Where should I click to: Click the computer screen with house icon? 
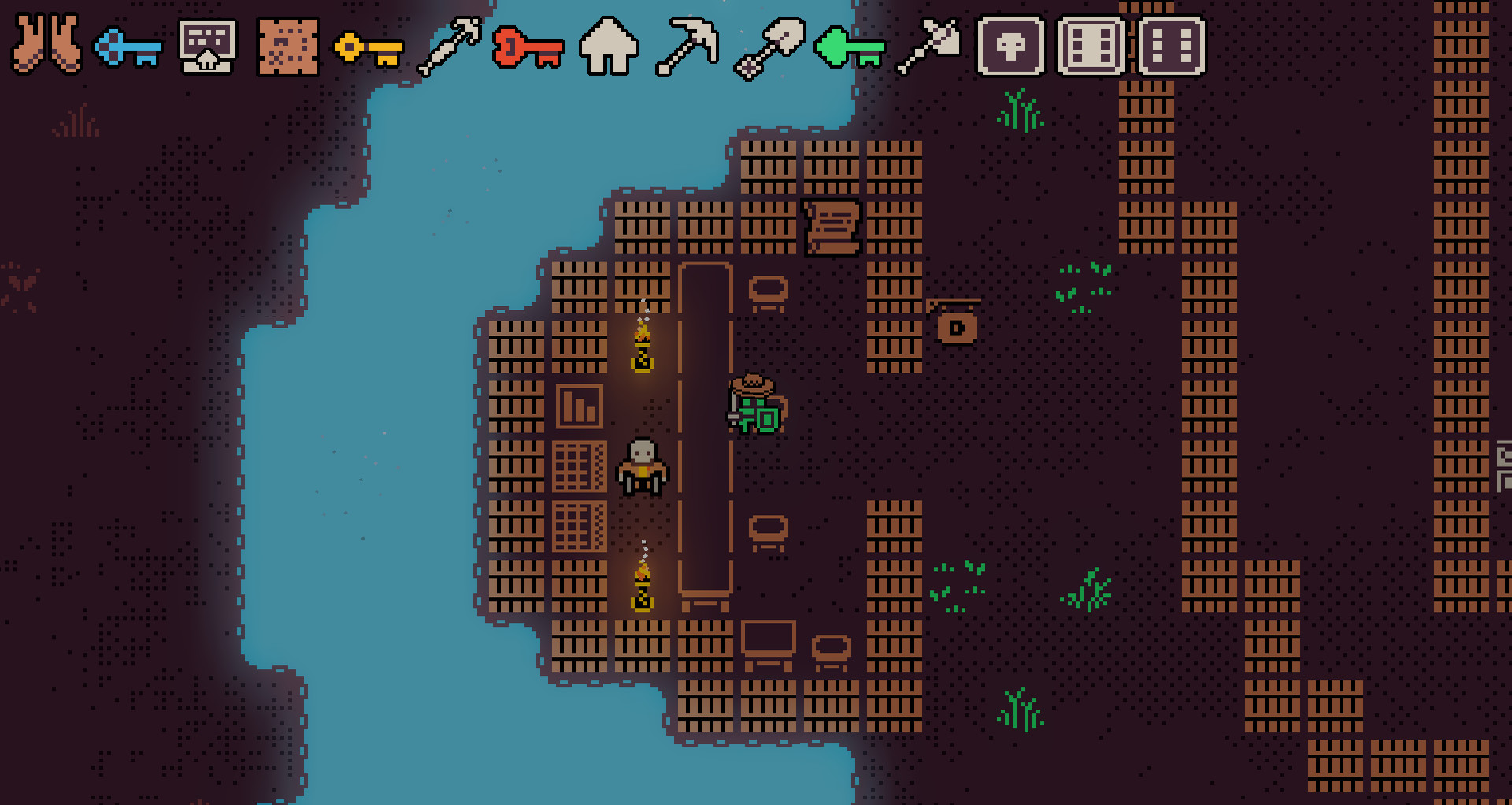207,47
